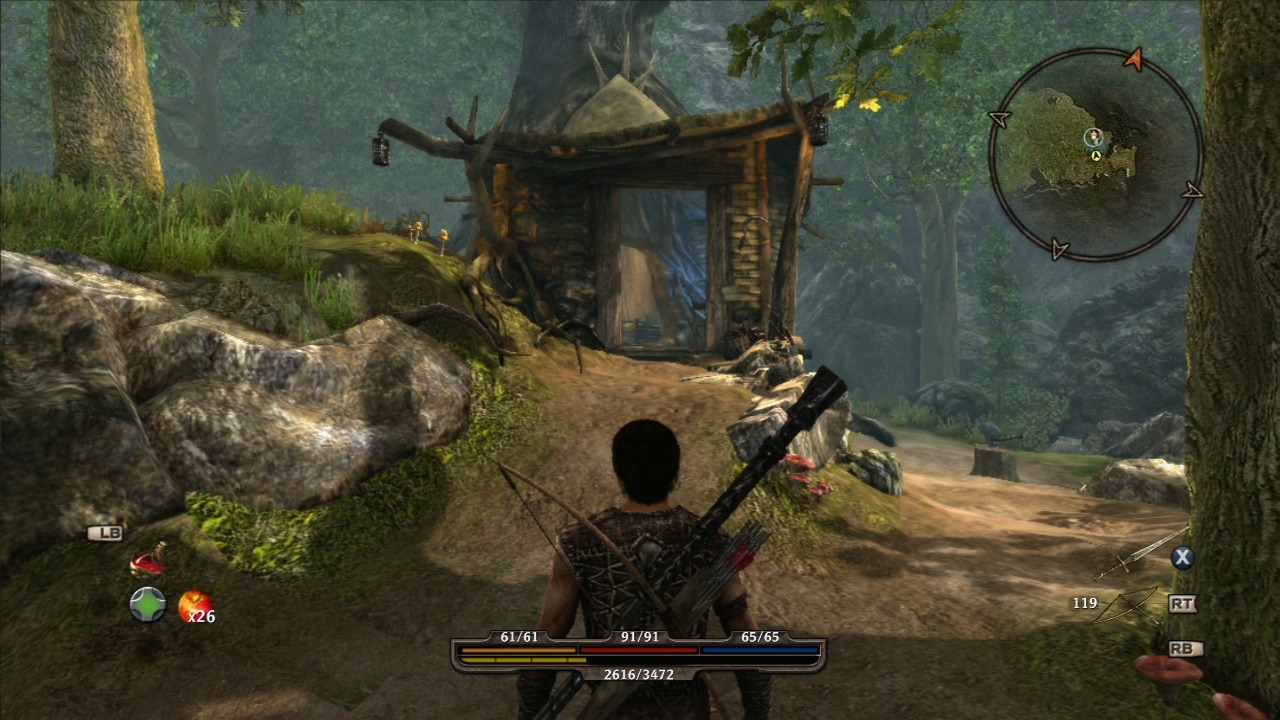Viewport: 1280px width, 720px height.
Task: Select the red health potion icon
Action: pyautogui.click(x=147, y=564)
